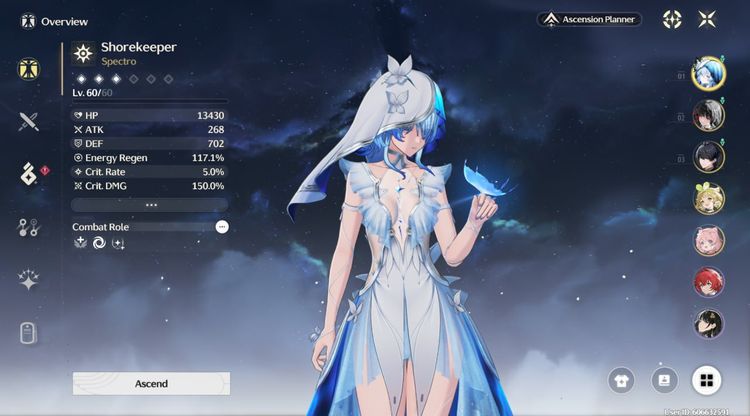Choose the pink-haired character portrait
Viewport: 750px width, 416px height.
[x=708, y=240]
